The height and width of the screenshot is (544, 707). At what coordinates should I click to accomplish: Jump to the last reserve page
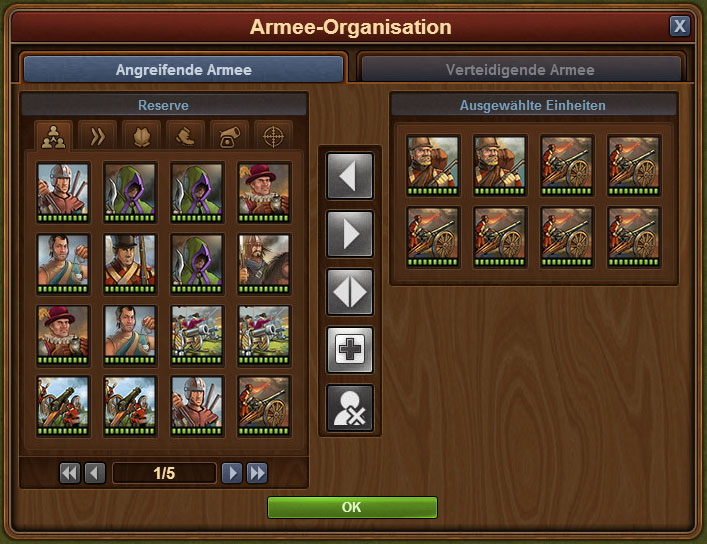click(x=257, y=473)
